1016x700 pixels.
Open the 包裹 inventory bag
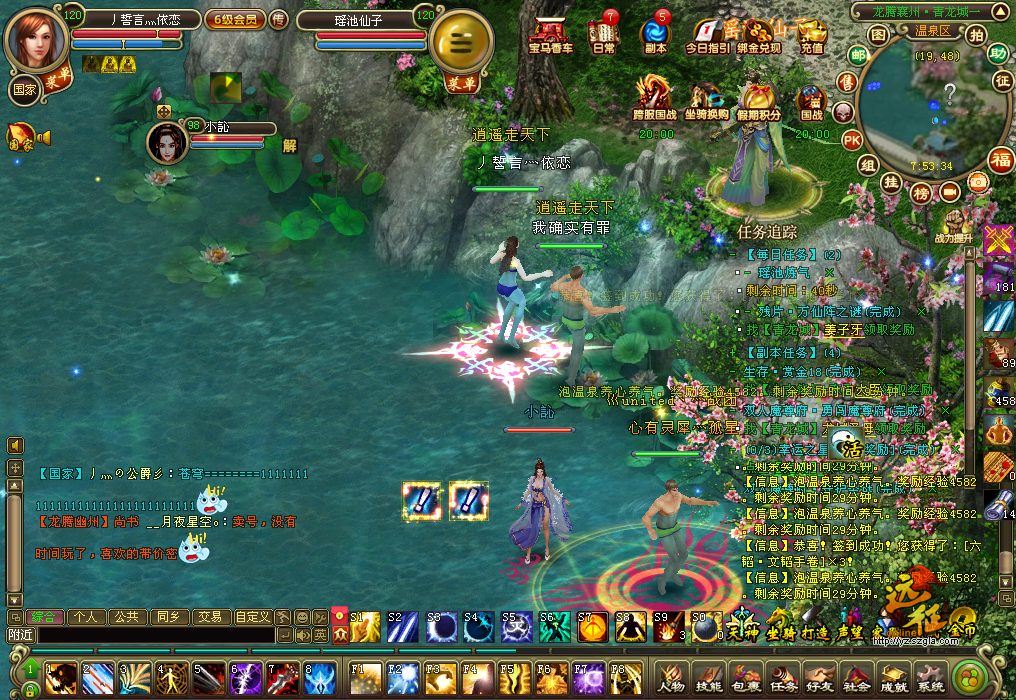coord(745,678)
